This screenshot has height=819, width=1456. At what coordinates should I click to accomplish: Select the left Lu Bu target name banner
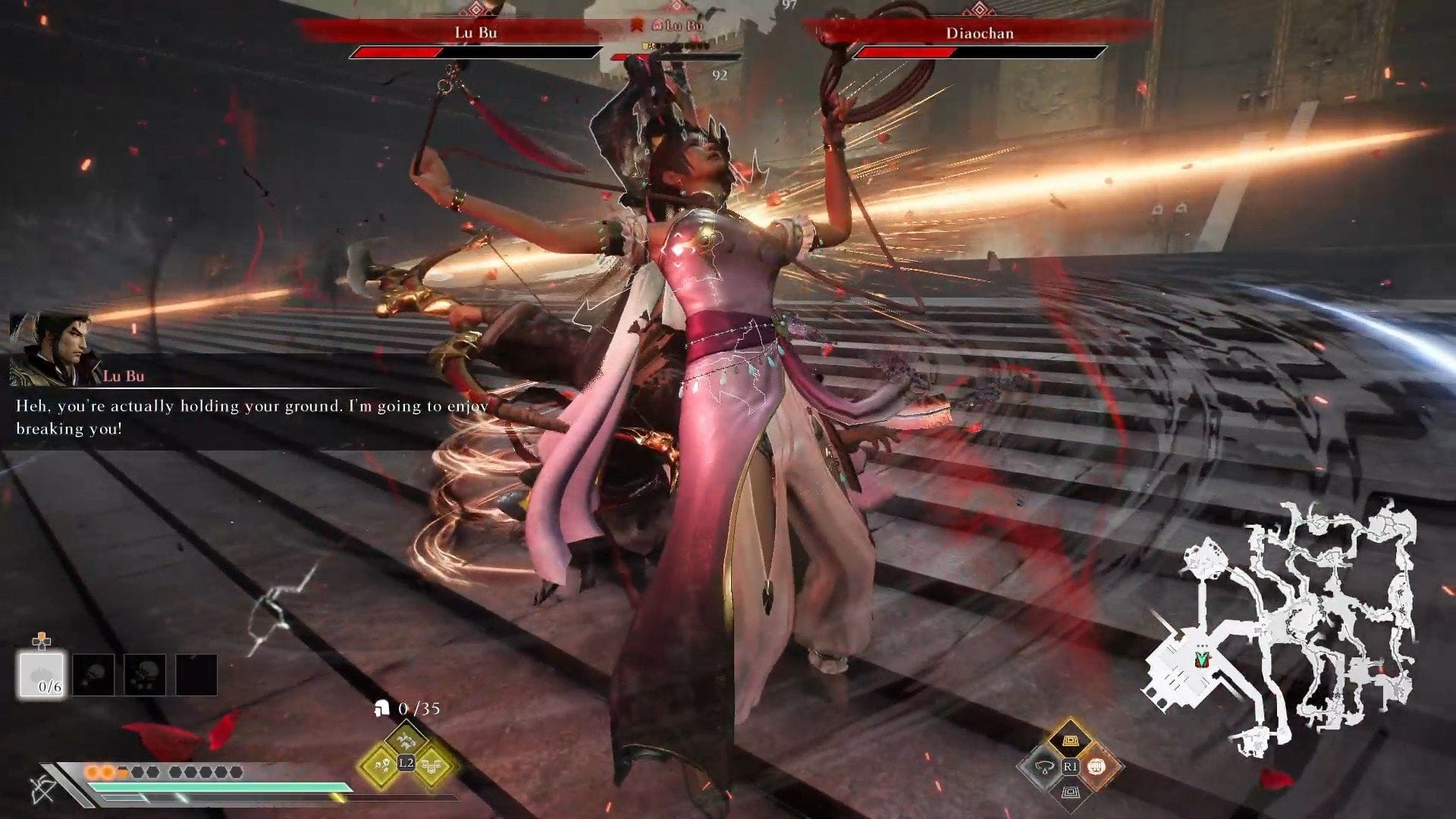coord(475,33)
